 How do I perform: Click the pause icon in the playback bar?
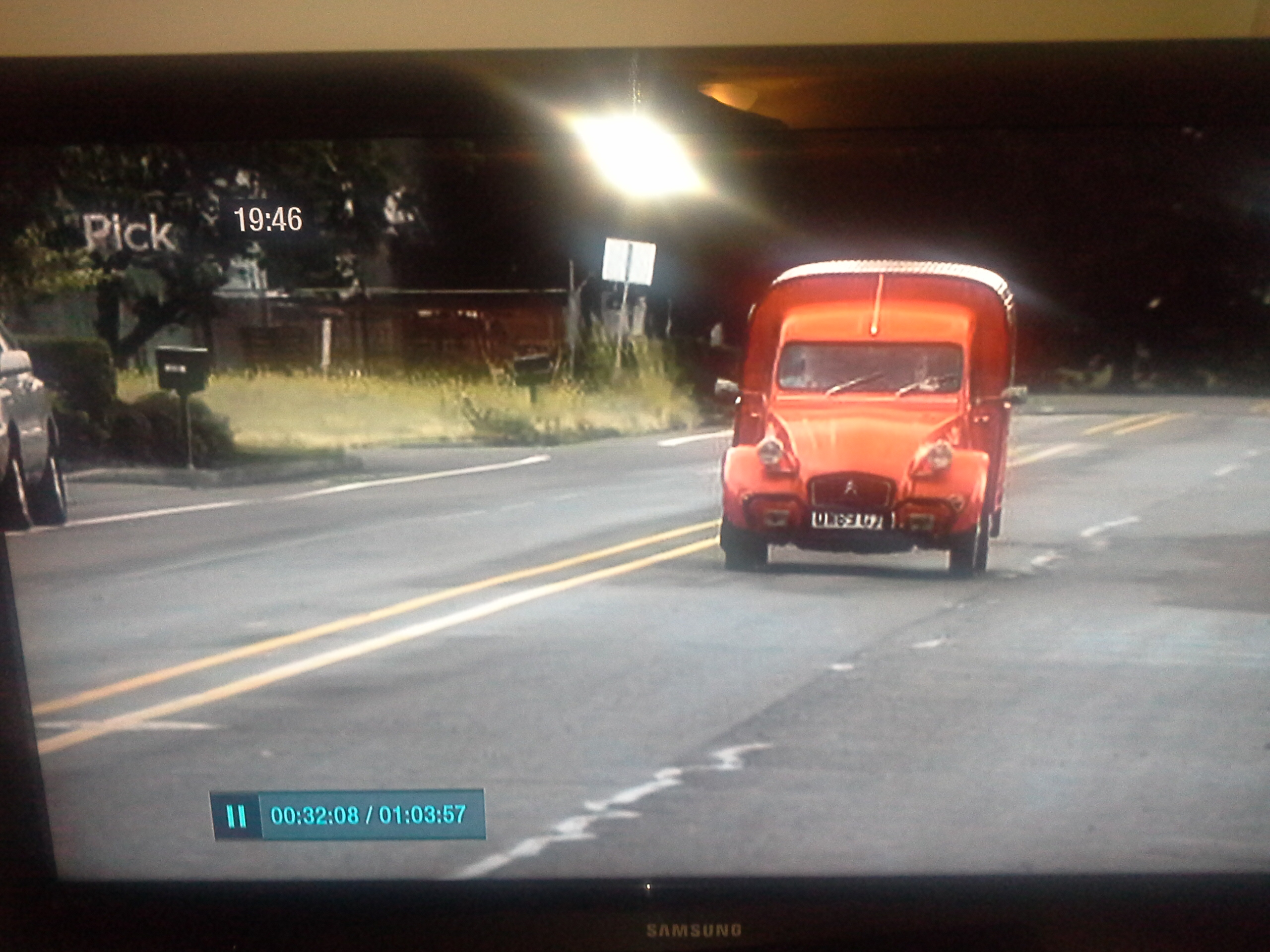coord(236,816)
